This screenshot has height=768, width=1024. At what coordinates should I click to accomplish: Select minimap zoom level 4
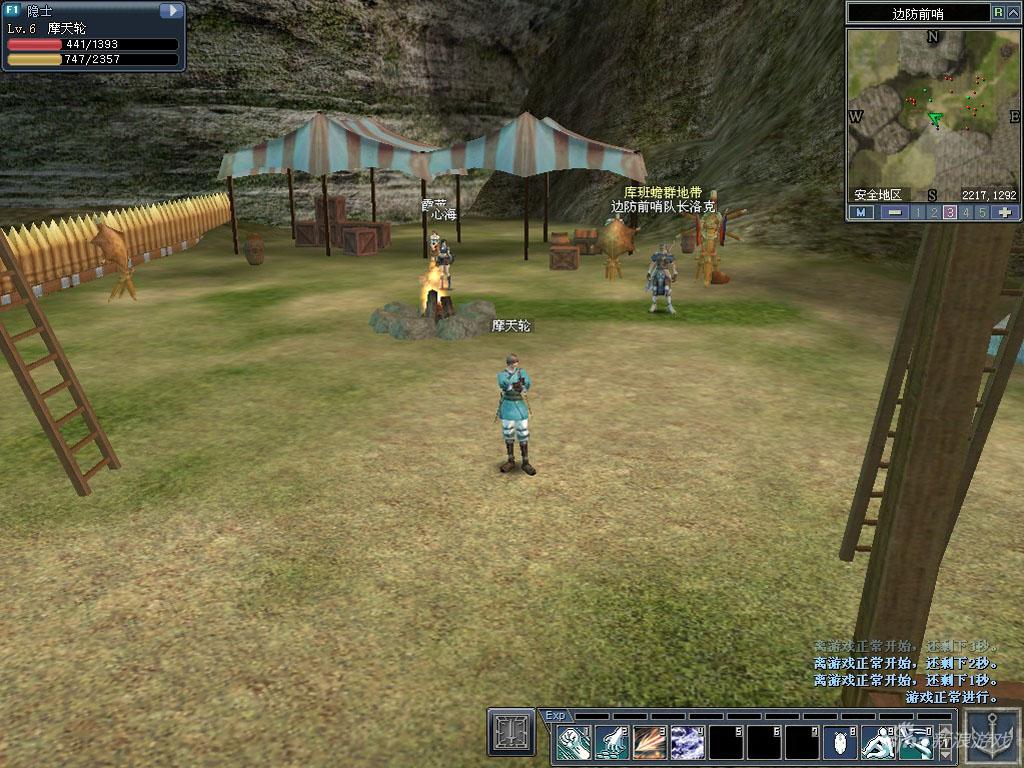(x=966, y=212)
